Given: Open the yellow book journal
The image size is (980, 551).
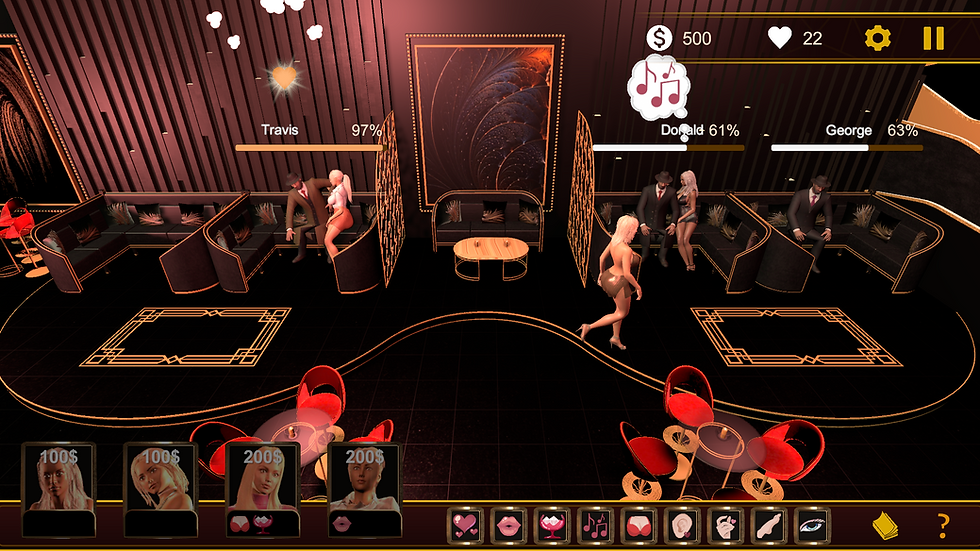Looking at the screenshot, I should click(x=885, y=524).
